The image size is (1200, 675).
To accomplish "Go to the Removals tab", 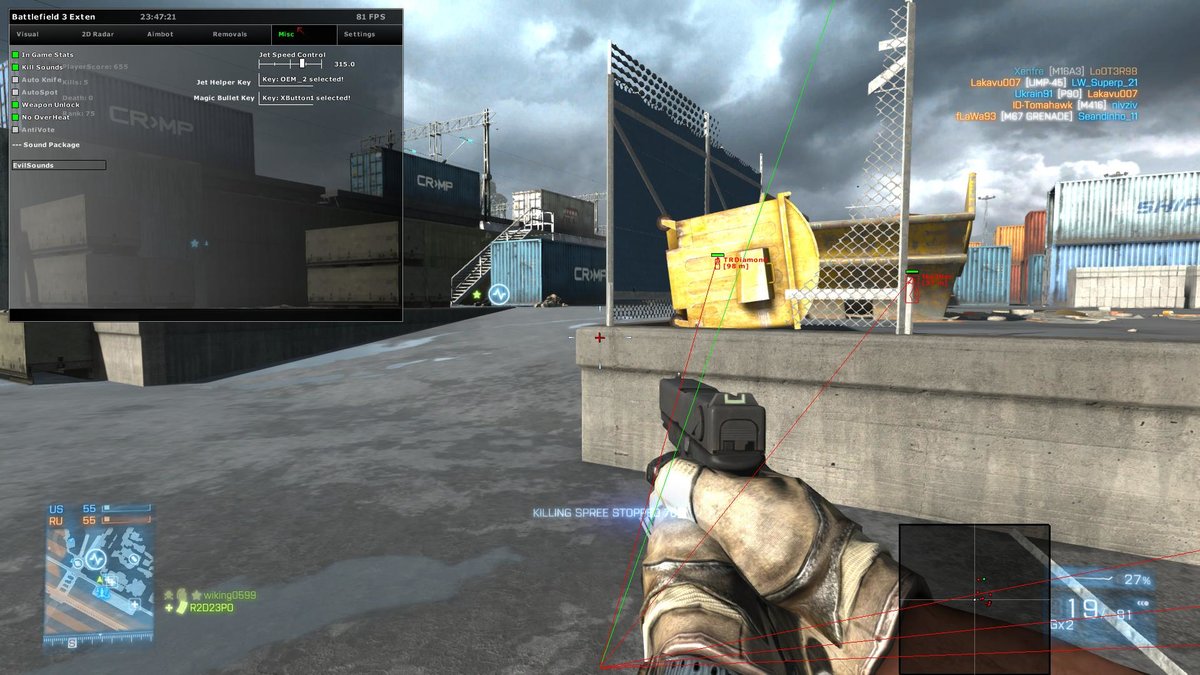I will [230, 34].
